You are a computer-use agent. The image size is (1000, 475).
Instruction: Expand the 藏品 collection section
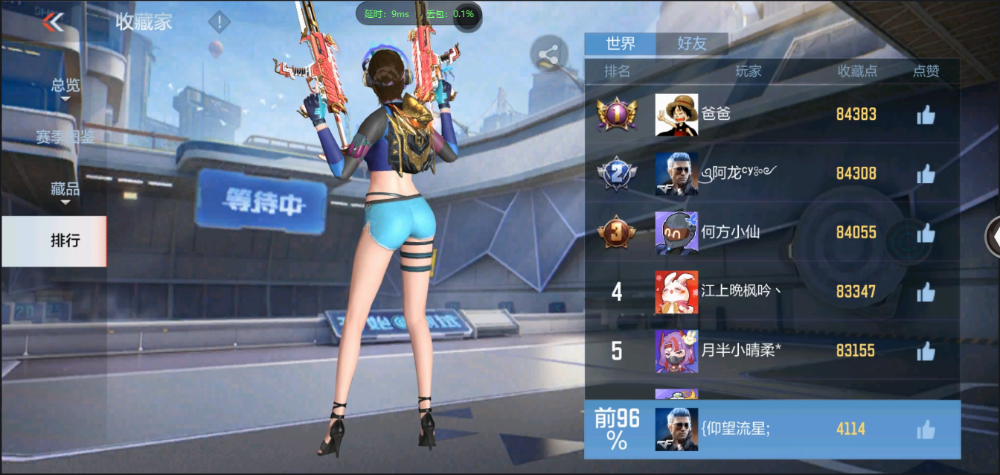pyautogui.click(x=66, y=188)
